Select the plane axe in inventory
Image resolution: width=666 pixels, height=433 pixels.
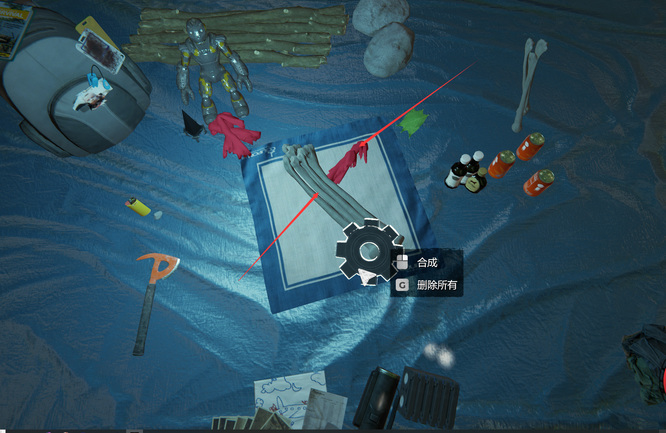[x=152, y=295]
